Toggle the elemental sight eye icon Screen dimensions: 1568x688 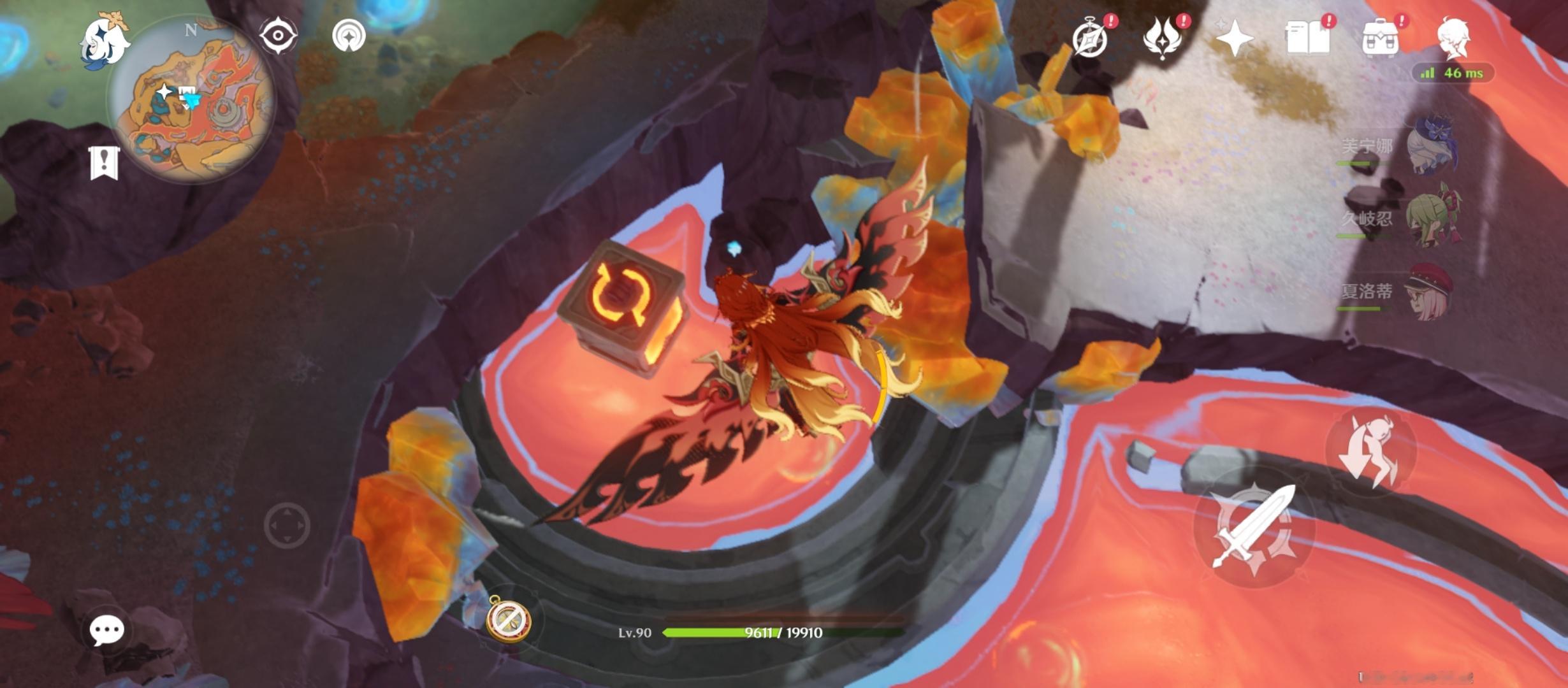point(278,35)
